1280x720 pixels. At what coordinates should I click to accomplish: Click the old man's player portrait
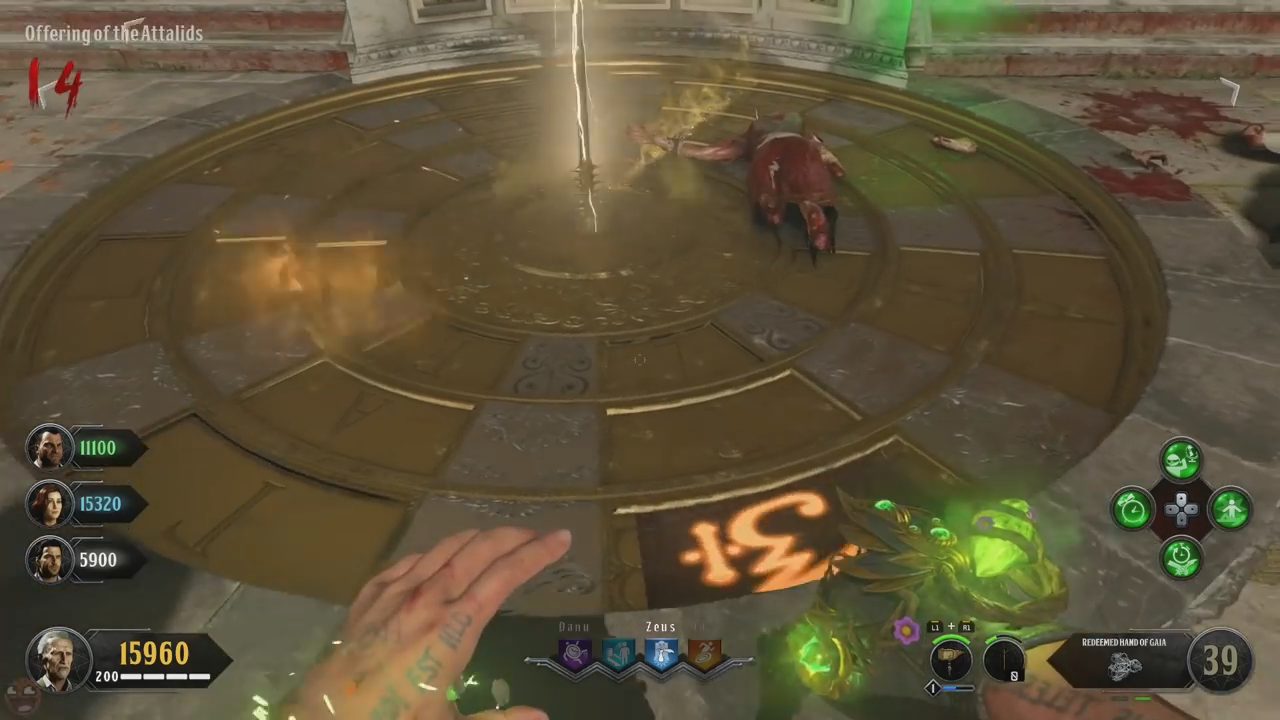point(59,658)
